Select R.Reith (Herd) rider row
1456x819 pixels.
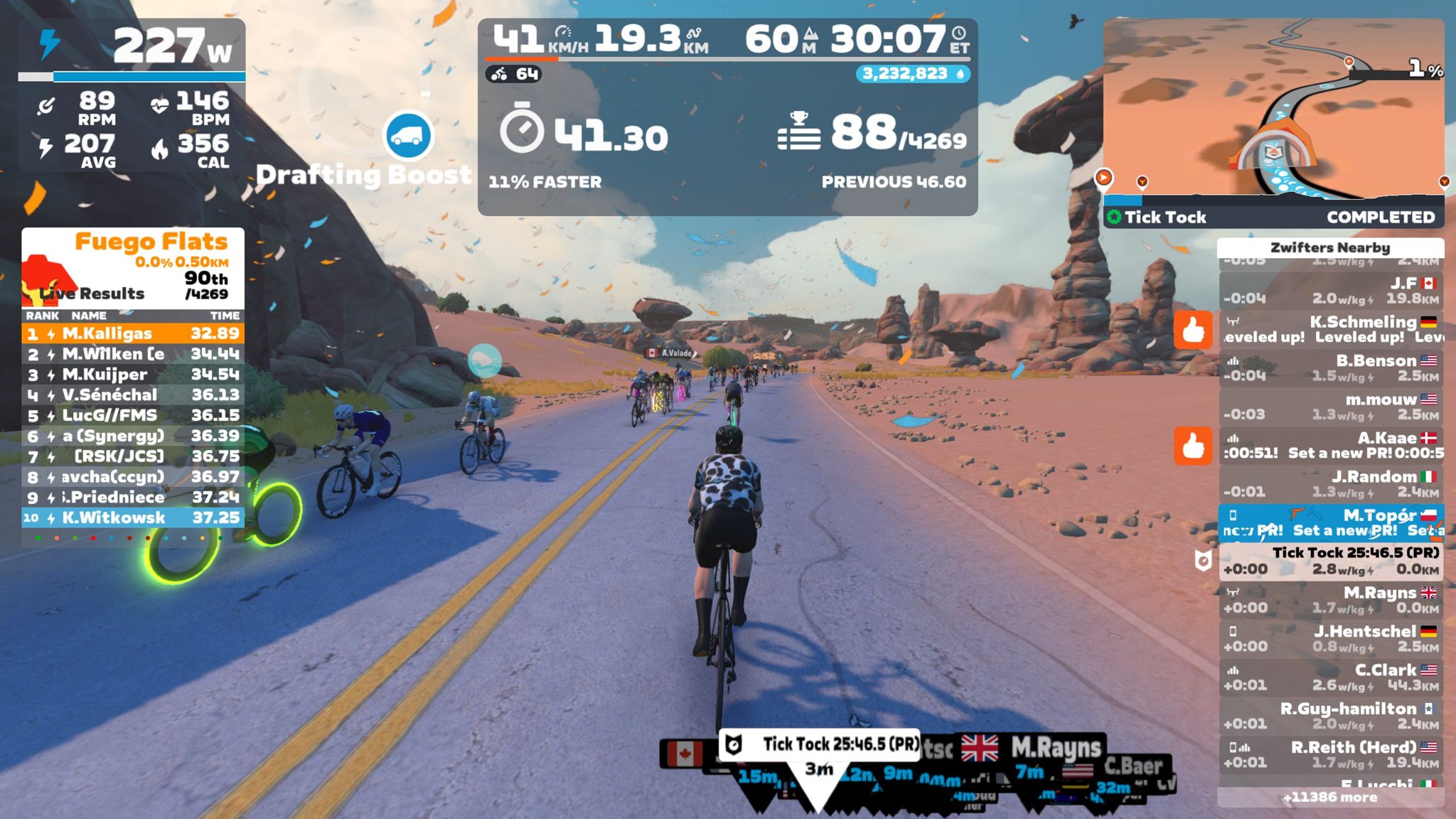click(1331, 754)
